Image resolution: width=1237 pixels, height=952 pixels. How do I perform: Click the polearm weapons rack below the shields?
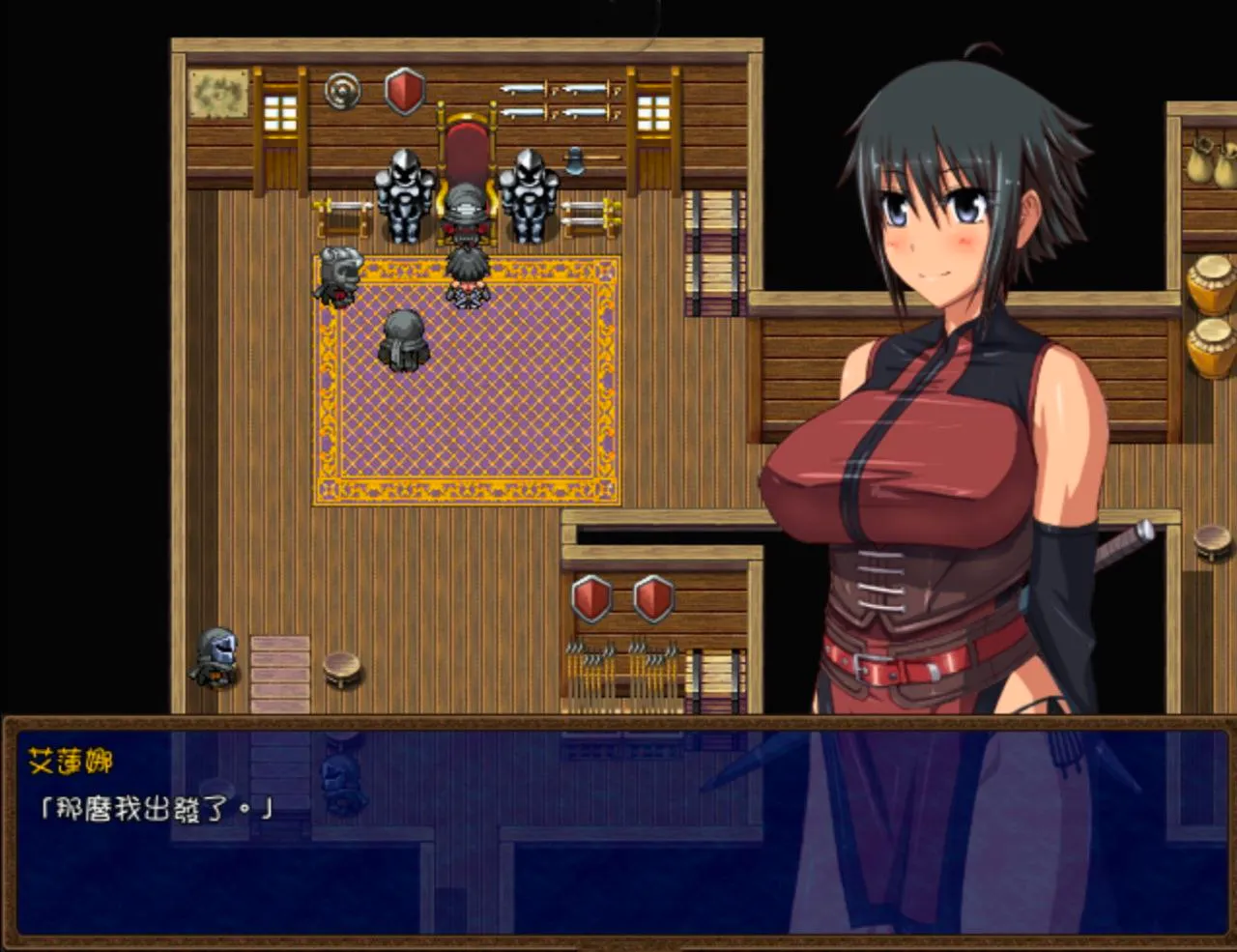[x=623, y=667]
